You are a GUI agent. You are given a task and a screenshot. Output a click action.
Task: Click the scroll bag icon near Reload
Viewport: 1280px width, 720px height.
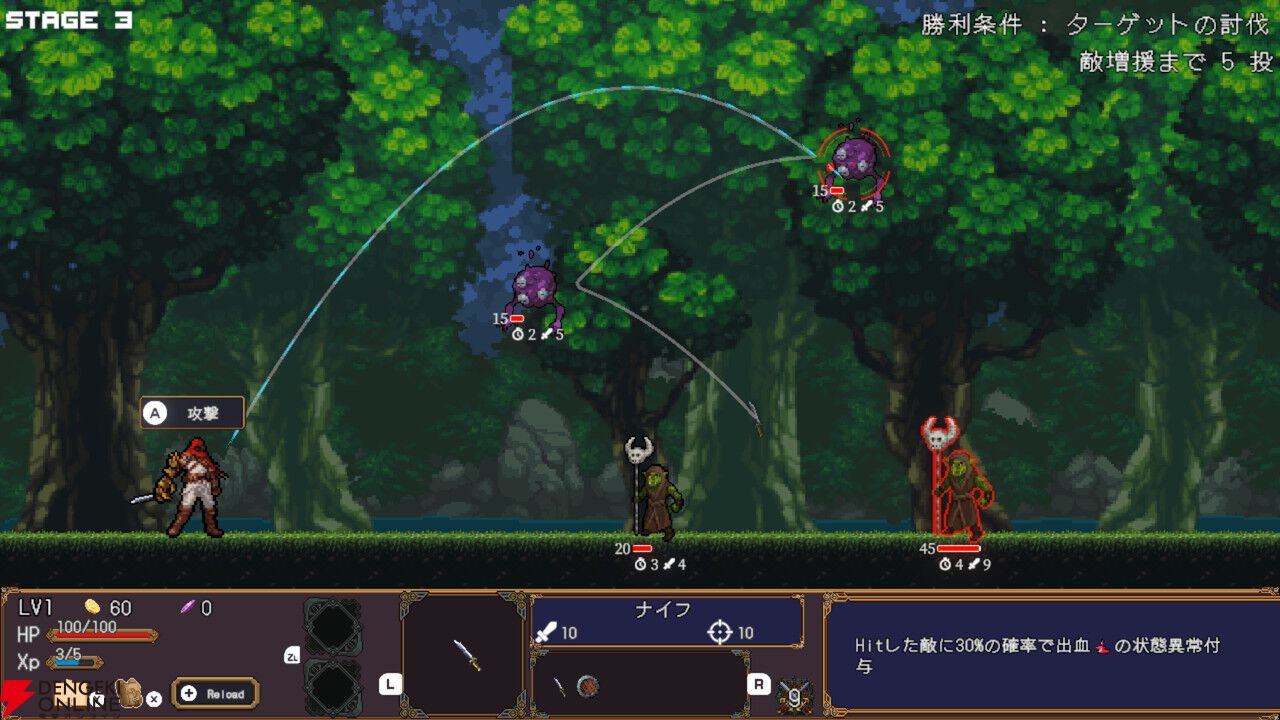click(130, 693)
